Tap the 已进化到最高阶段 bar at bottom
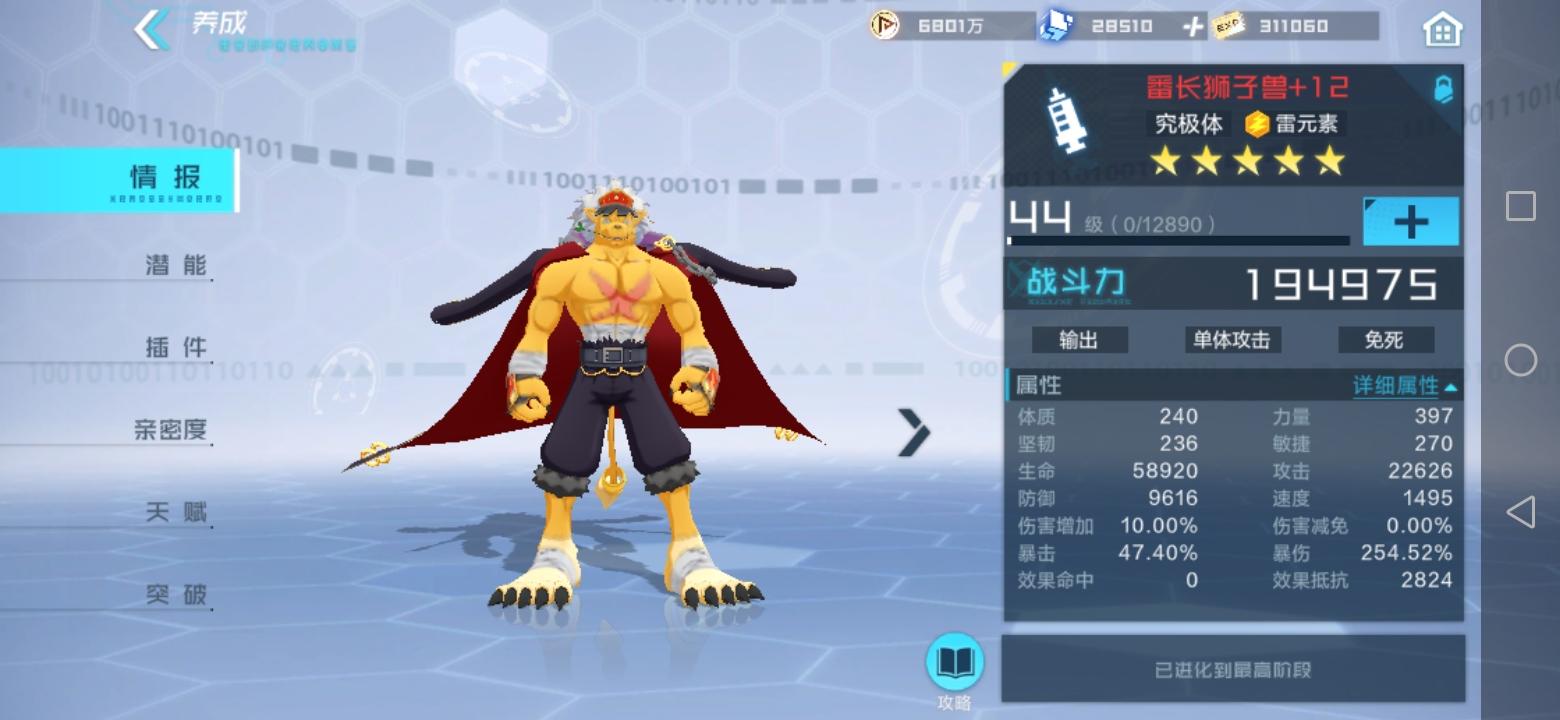The image size is (1560, 720). [x=1232, y=668]
